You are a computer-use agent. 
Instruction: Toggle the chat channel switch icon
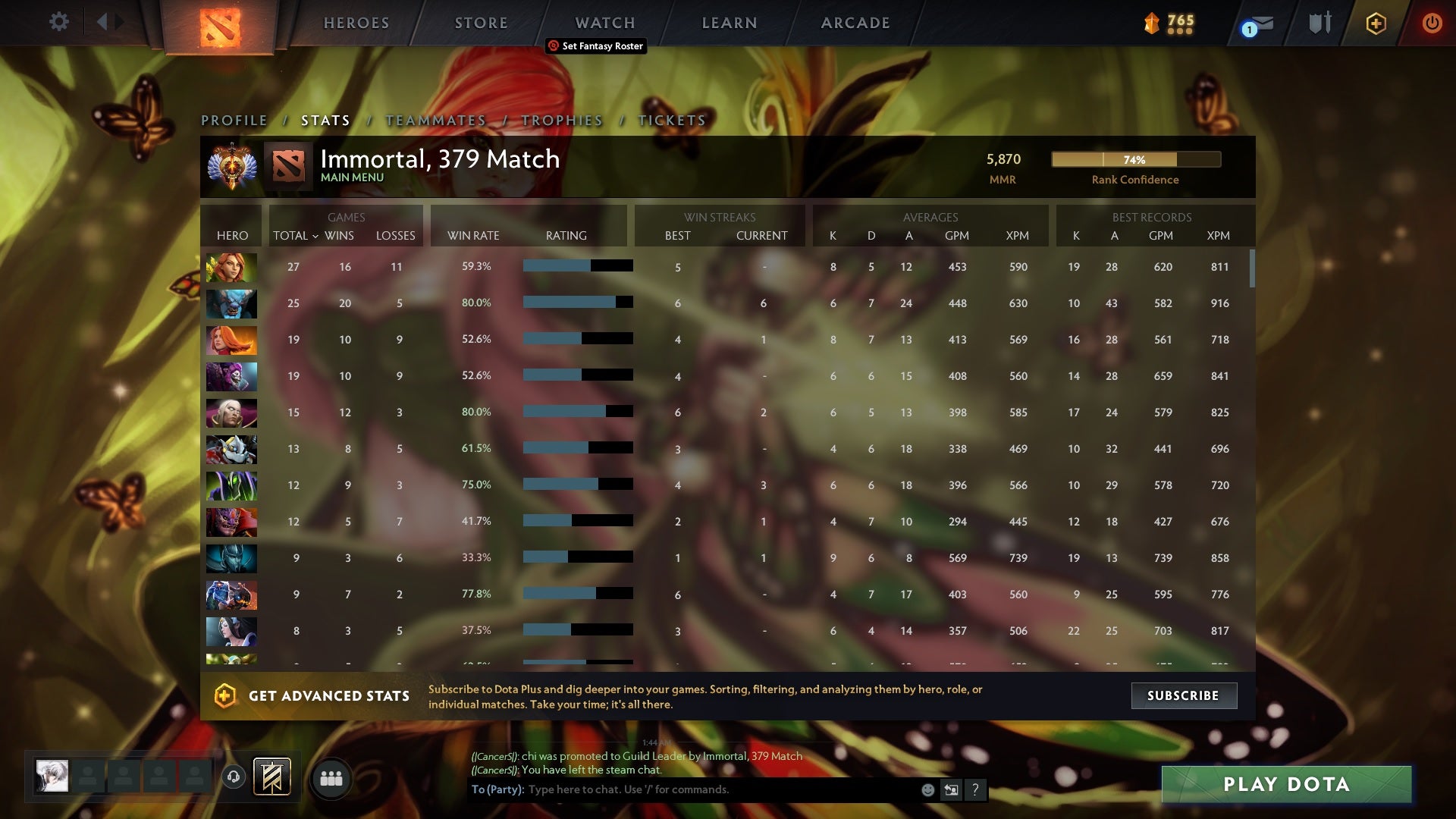pyautogui.click(x=952, y=789)
